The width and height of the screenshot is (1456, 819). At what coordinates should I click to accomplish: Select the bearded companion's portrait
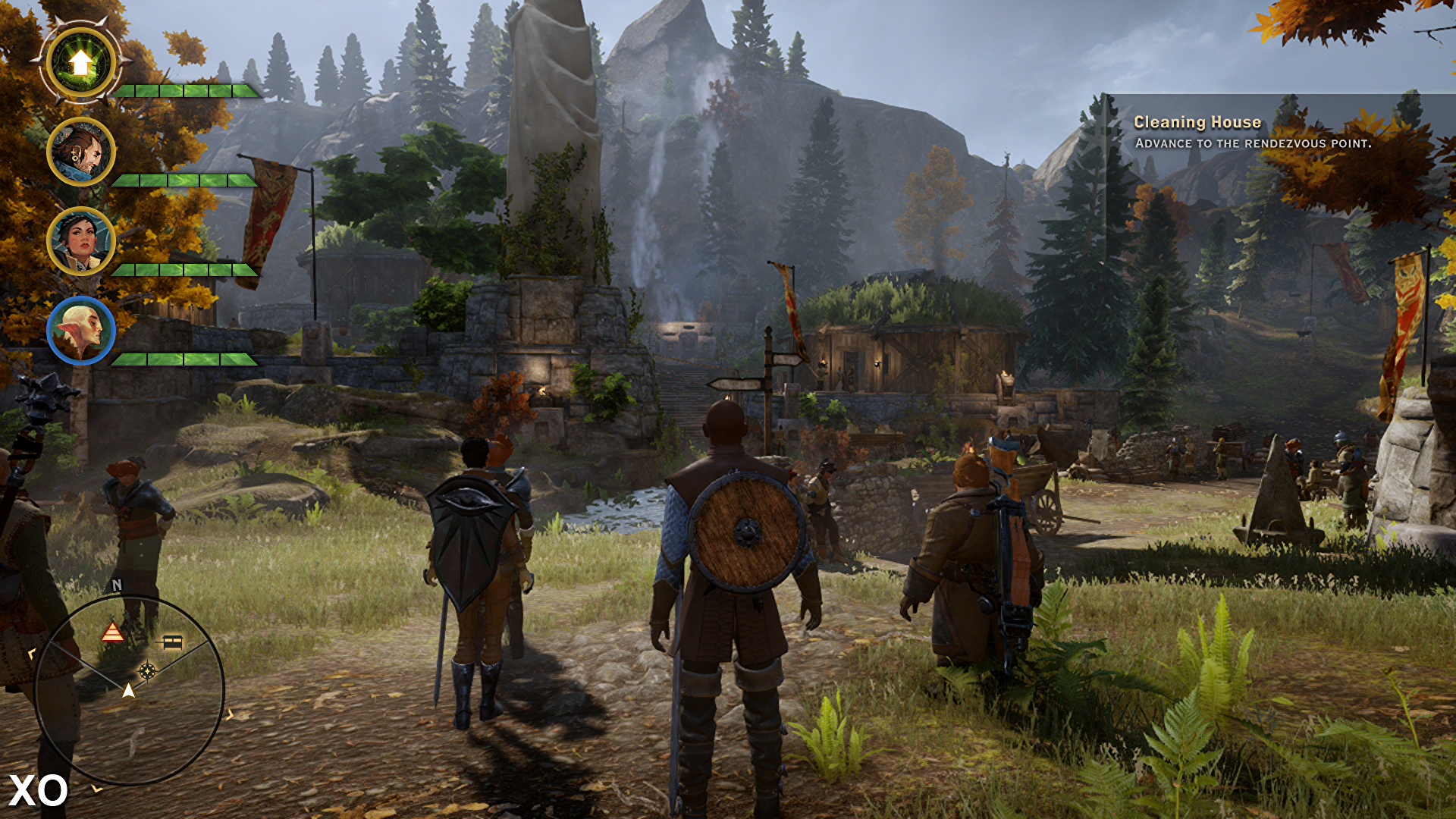coord(81,152)
